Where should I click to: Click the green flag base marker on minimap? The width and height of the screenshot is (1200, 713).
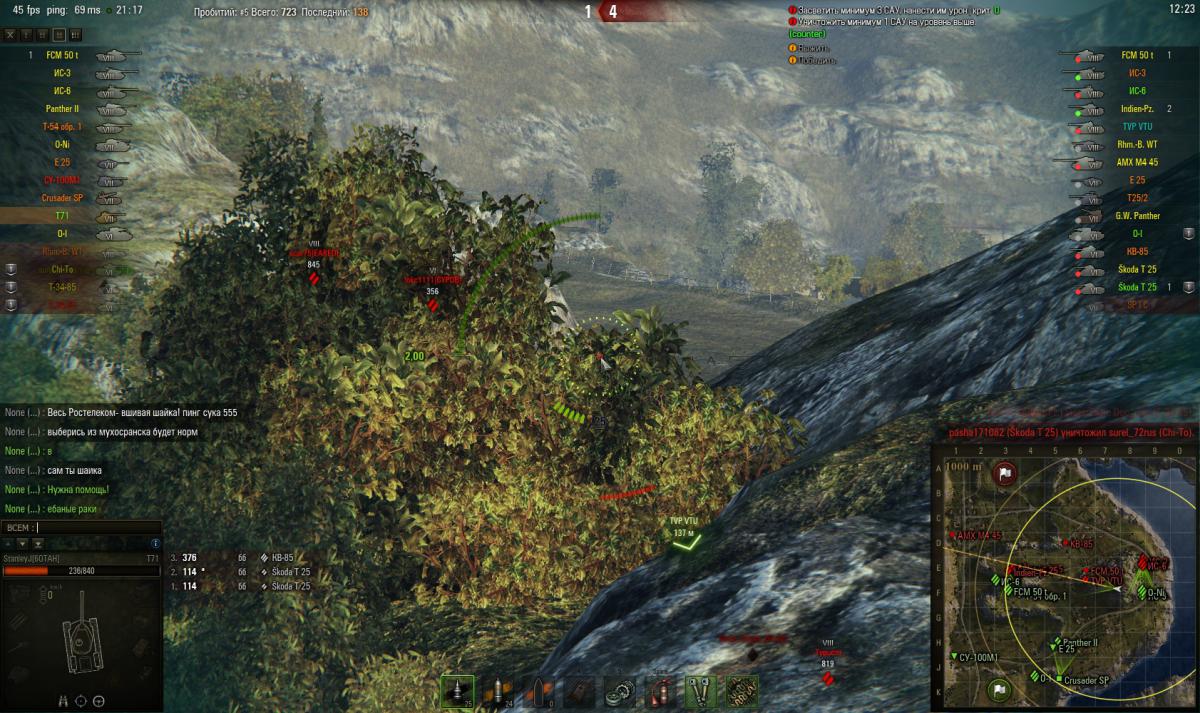997,689
